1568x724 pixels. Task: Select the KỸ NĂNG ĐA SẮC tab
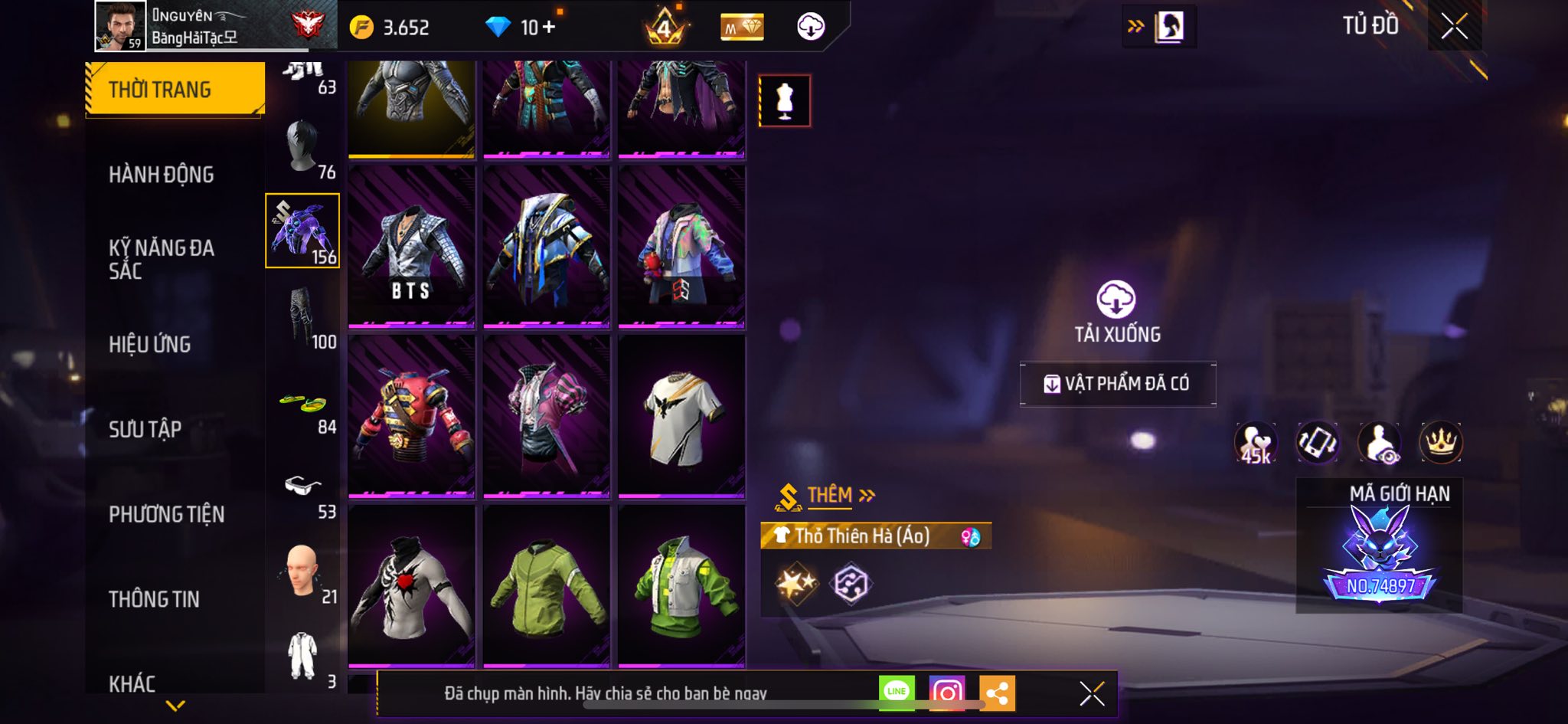[161, 259]
